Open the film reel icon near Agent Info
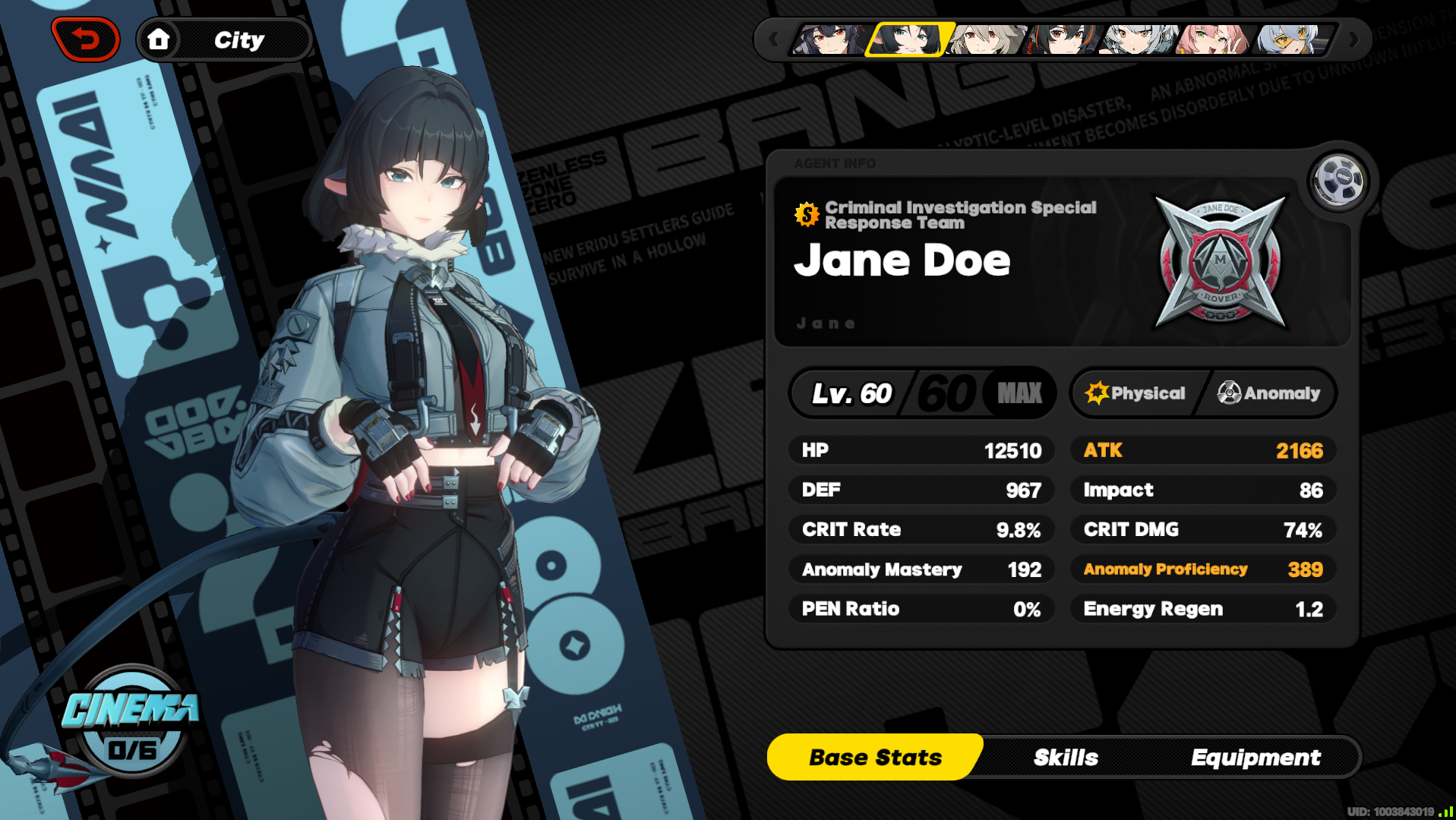1456x820 pixels. (1337, 178)
